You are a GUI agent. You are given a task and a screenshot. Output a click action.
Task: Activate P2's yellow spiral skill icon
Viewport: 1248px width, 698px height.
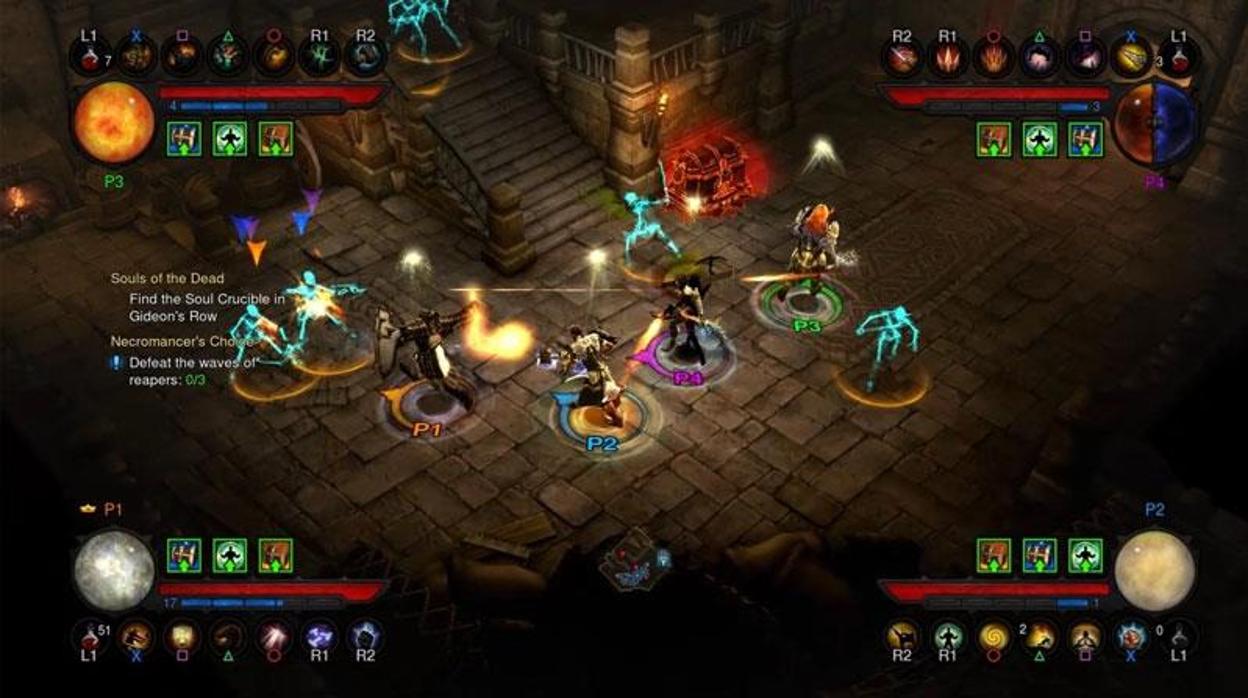(x=994, y=636)
